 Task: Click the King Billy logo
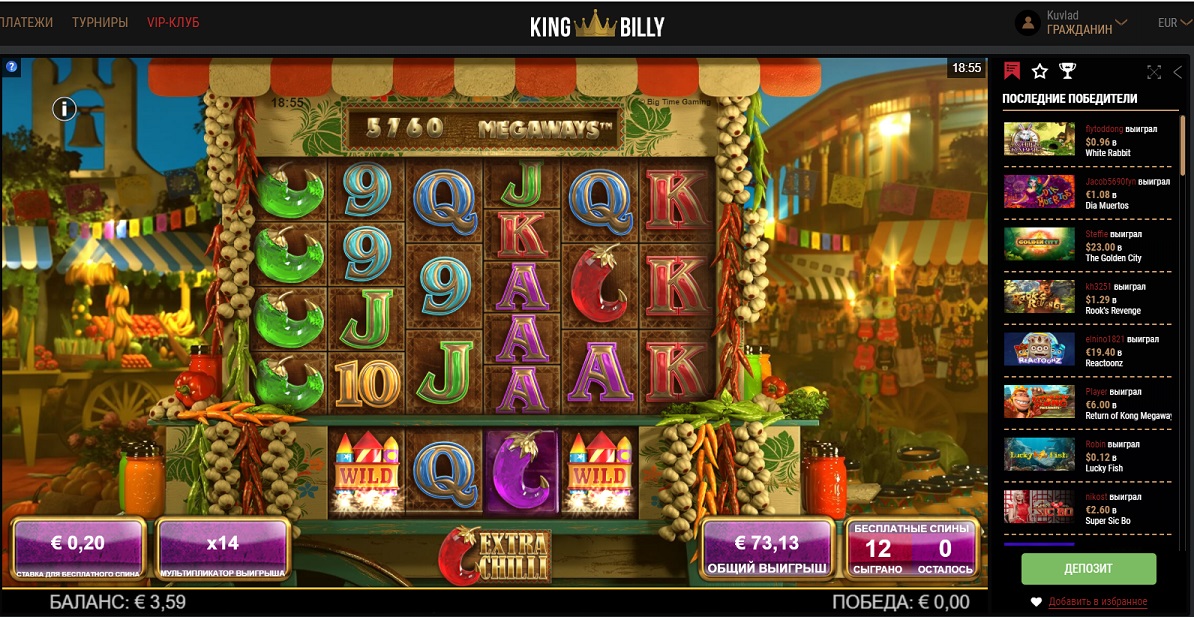click(x=597, y=25)
